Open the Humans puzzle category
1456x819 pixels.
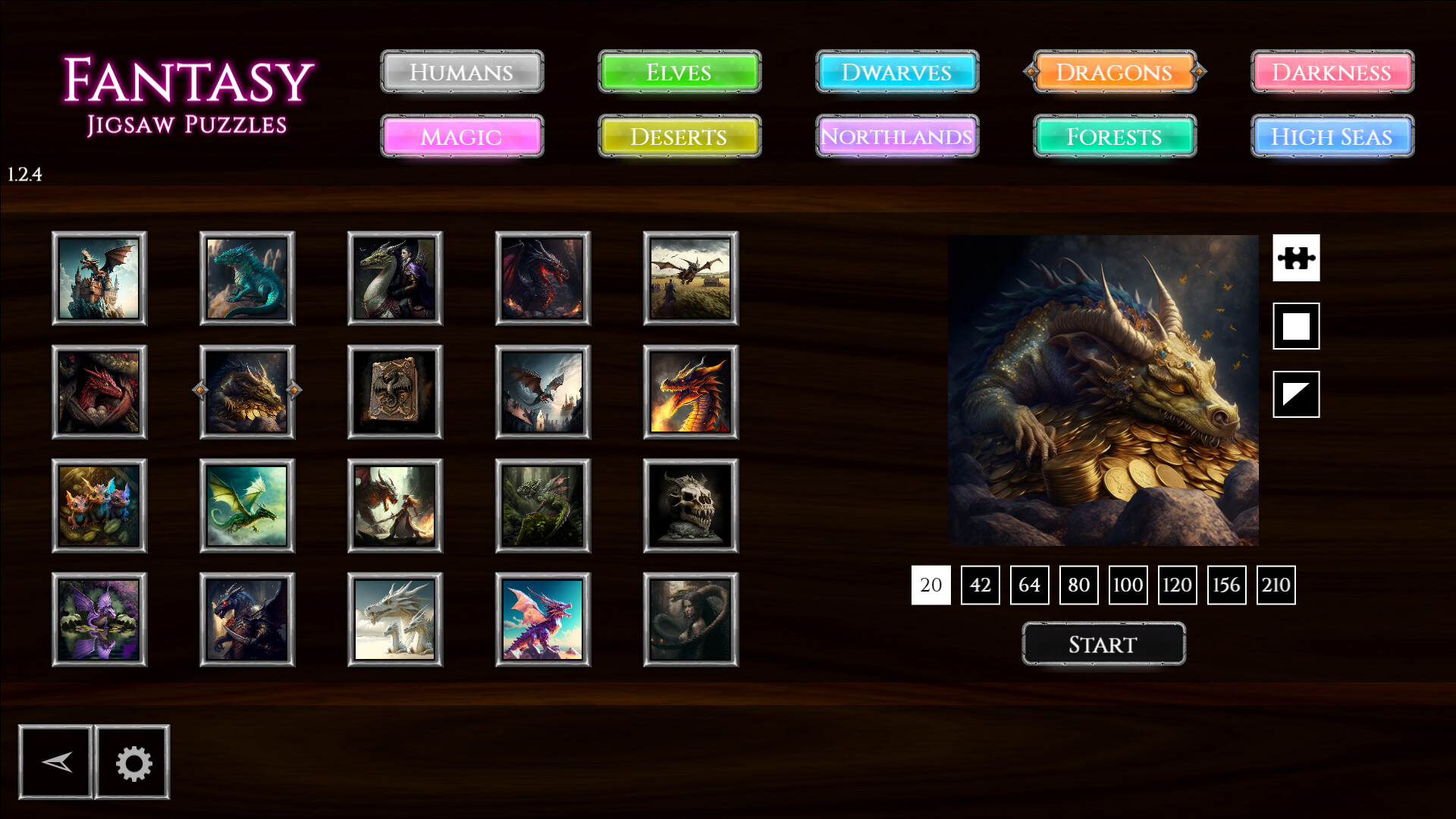click(462, 72)
